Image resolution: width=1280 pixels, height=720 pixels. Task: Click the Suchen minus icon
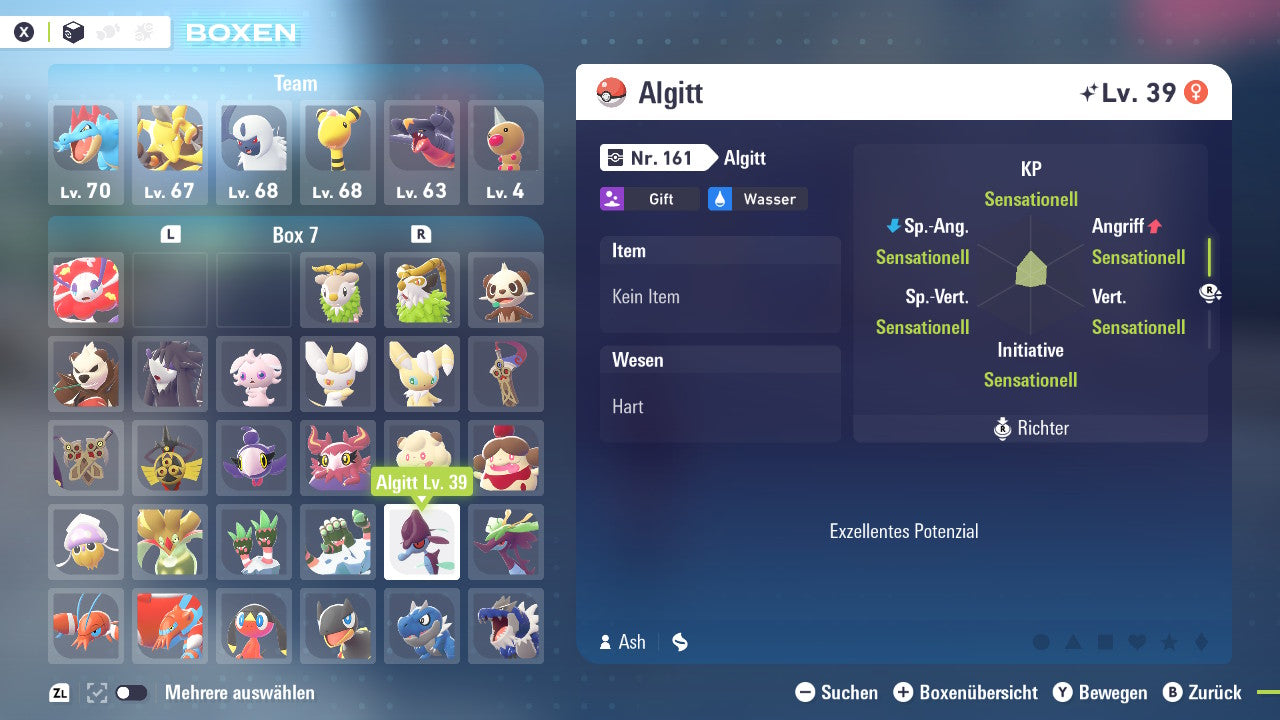pos(805,692)
